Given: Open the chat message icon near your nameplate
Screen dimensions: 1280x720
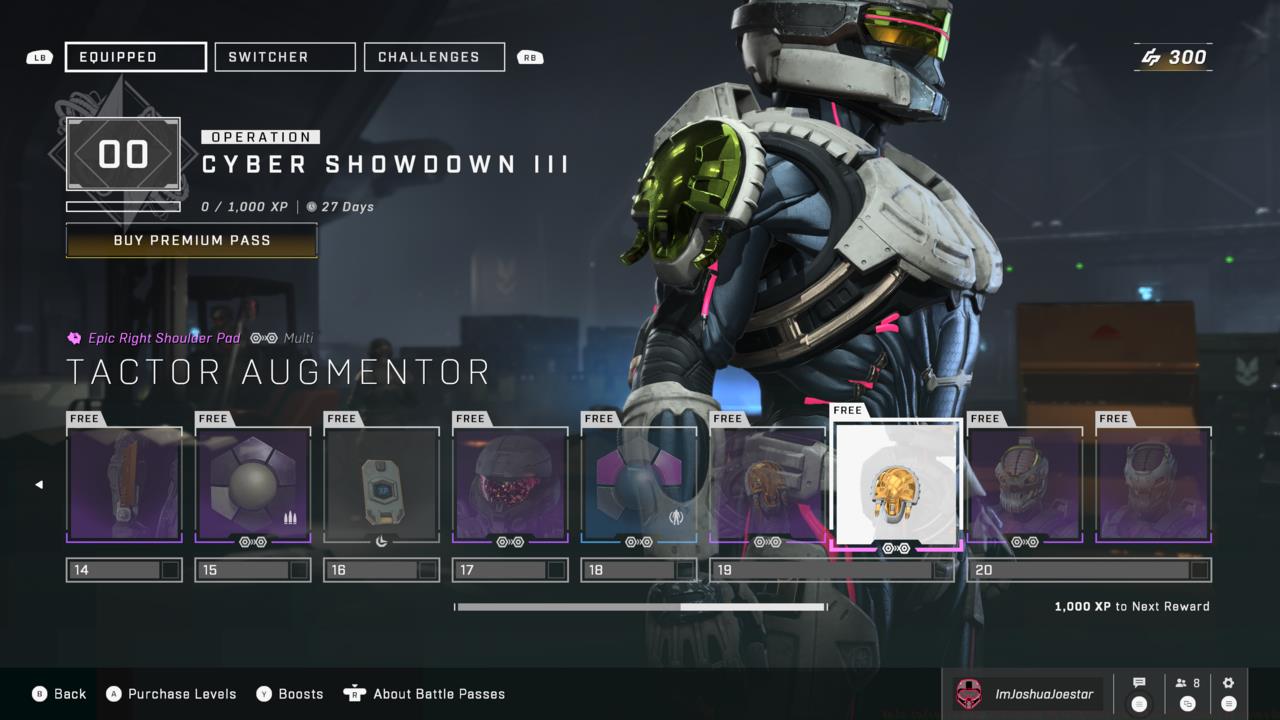Looking at the screenshot, I should [1139, 683].
